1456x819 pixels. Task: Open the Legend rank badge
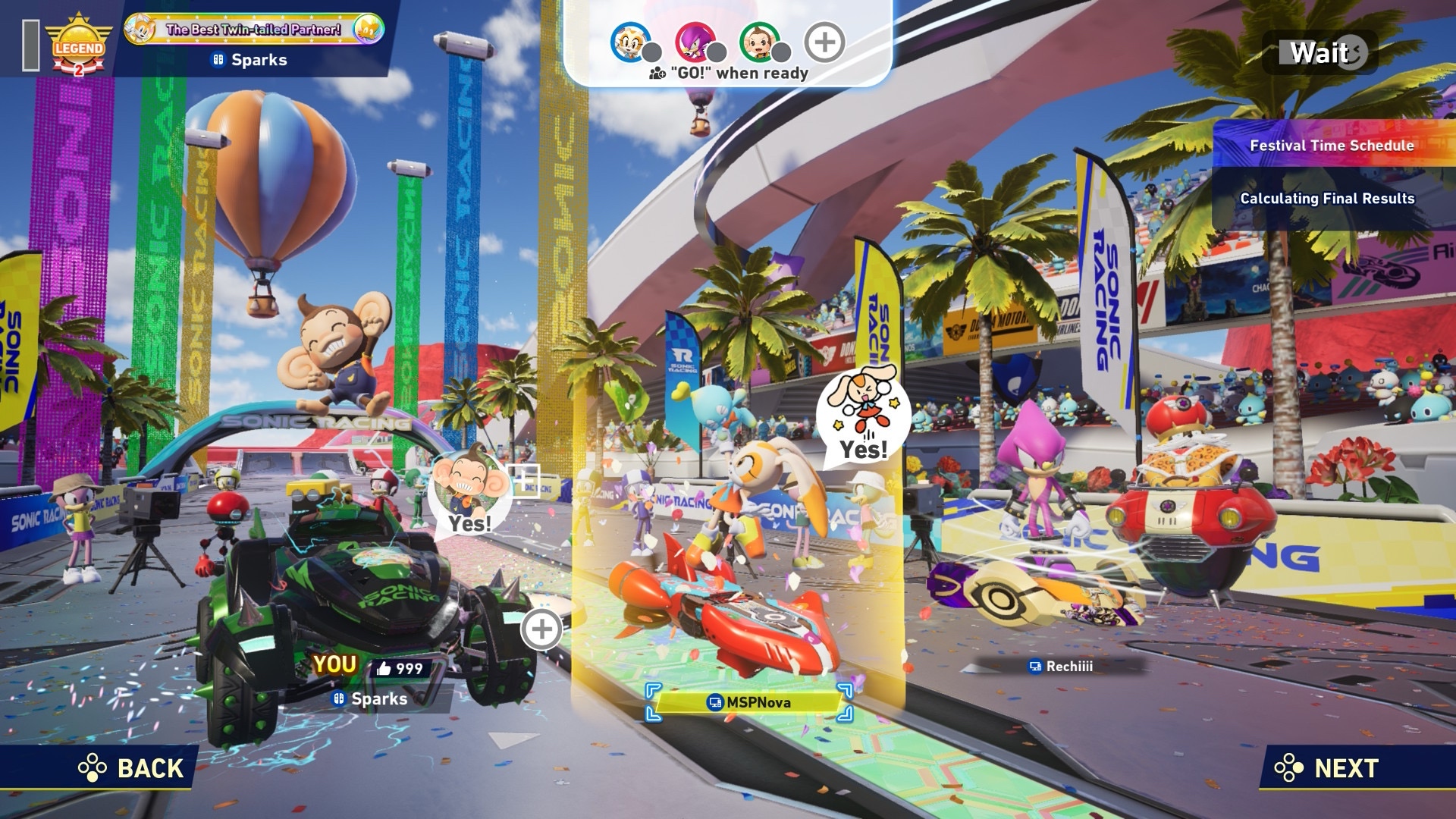[78, 45]
